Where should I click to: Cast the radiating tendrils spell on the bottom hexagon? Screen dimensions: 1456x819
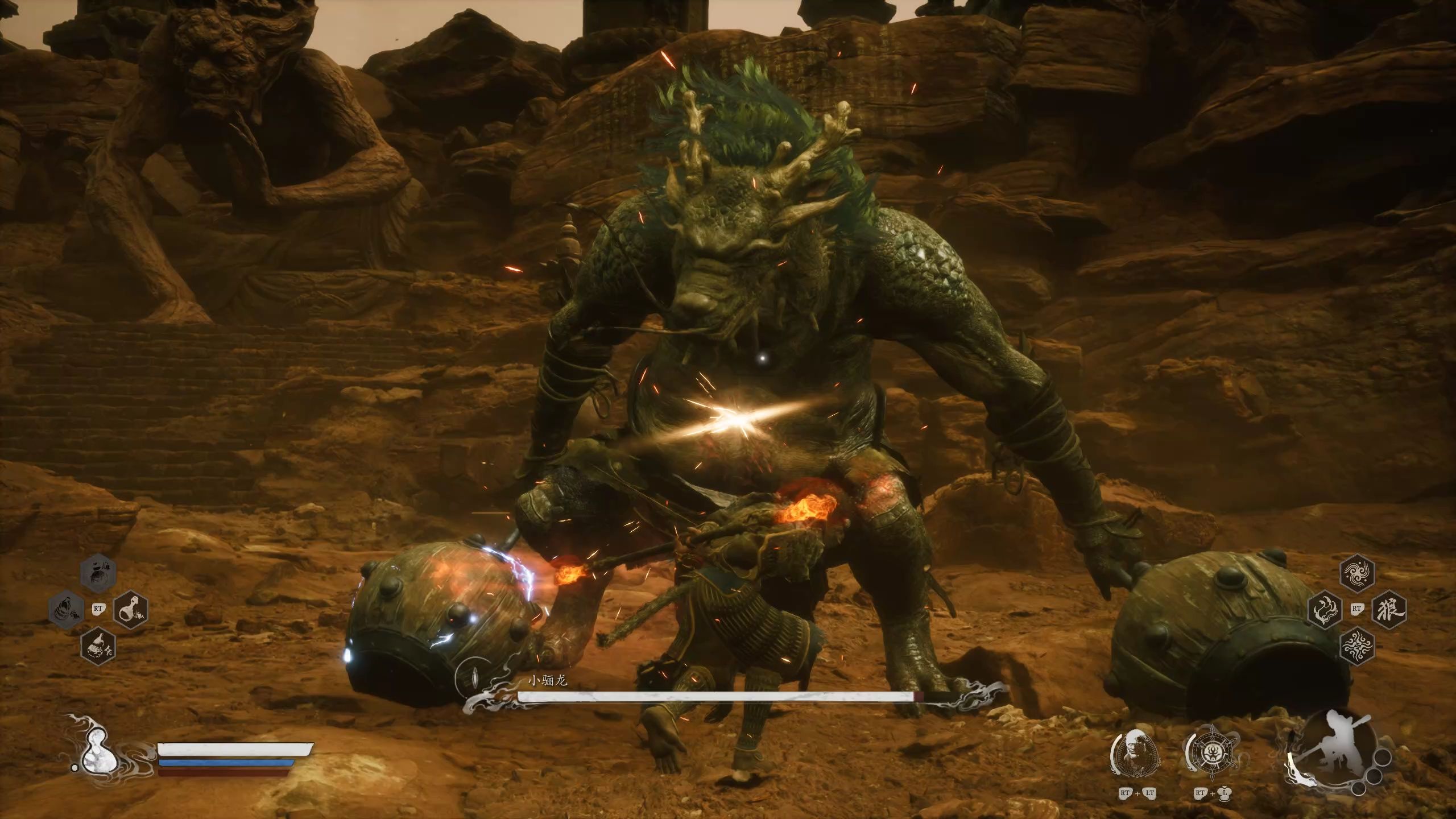[x=1358, y=646]
